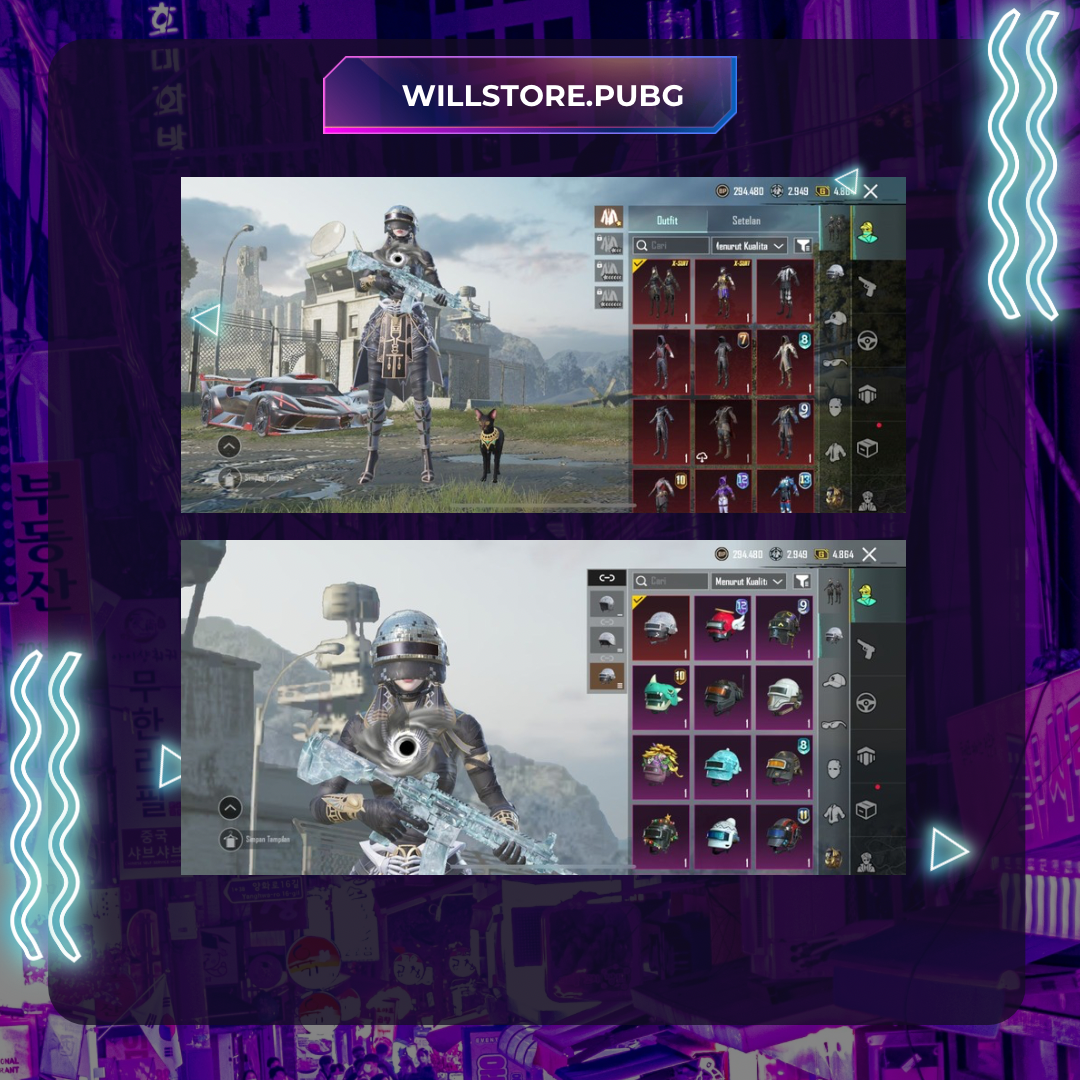1080x1080 pixels.
Task: Open the Outfit tab
Action: pyautogui.click(x=667, y=220)
